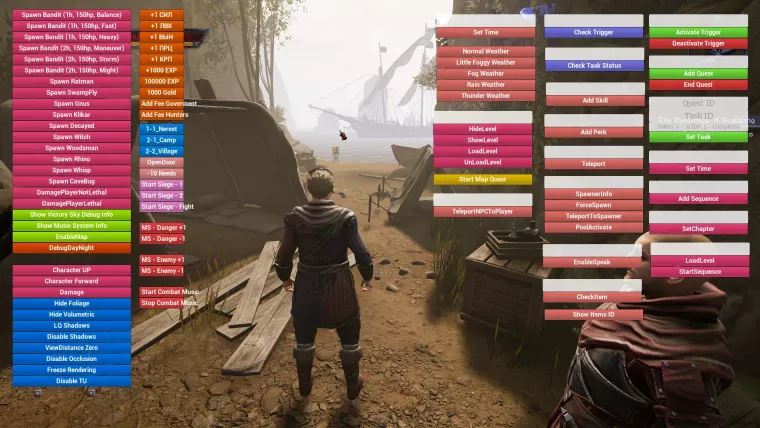This screenshot has width=760, height=428.
Task: Use TeleportNPCToPlayer button
Action: (483, 211)
